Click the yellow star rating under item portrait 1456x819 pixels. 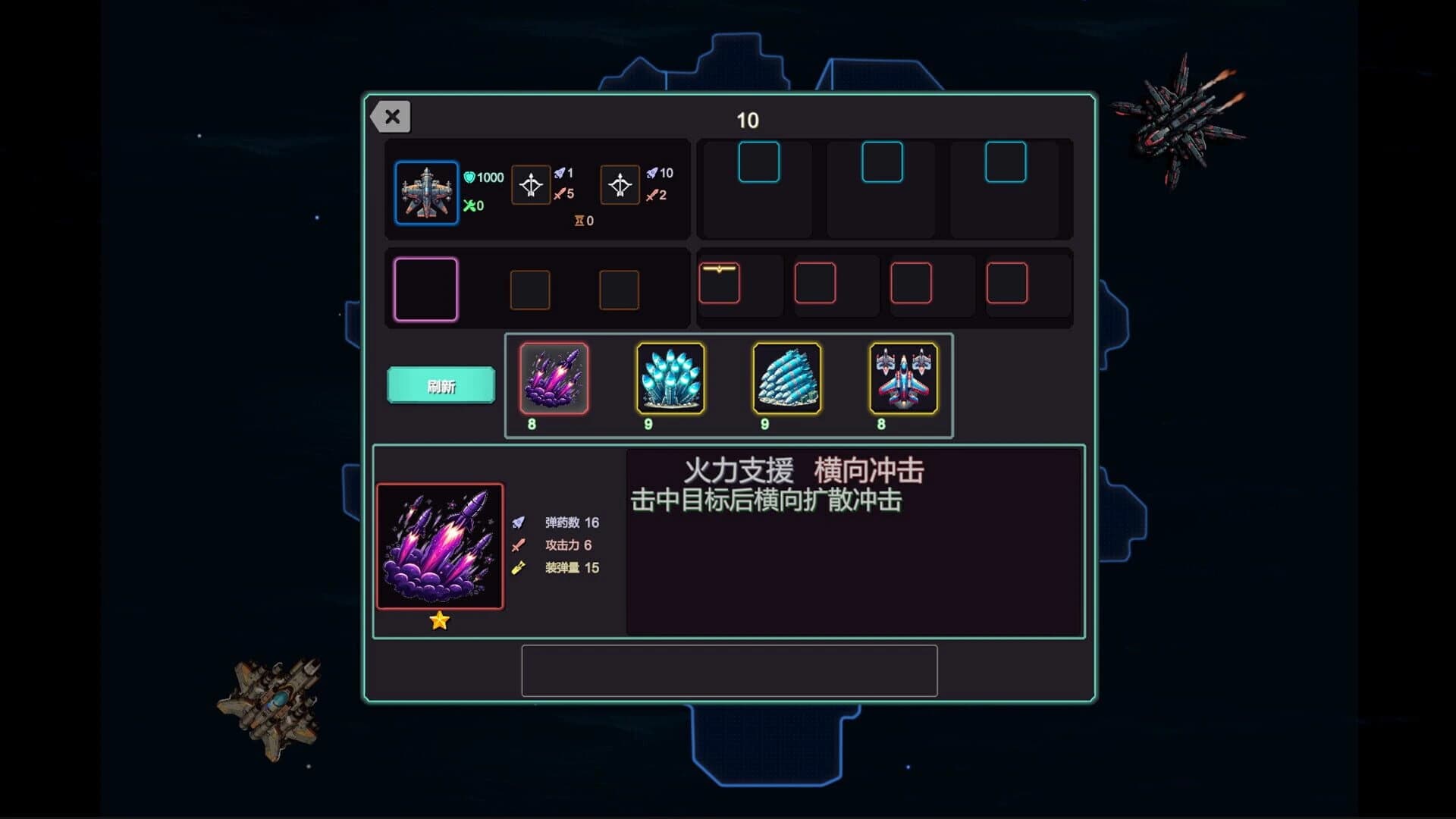[440, 621]
